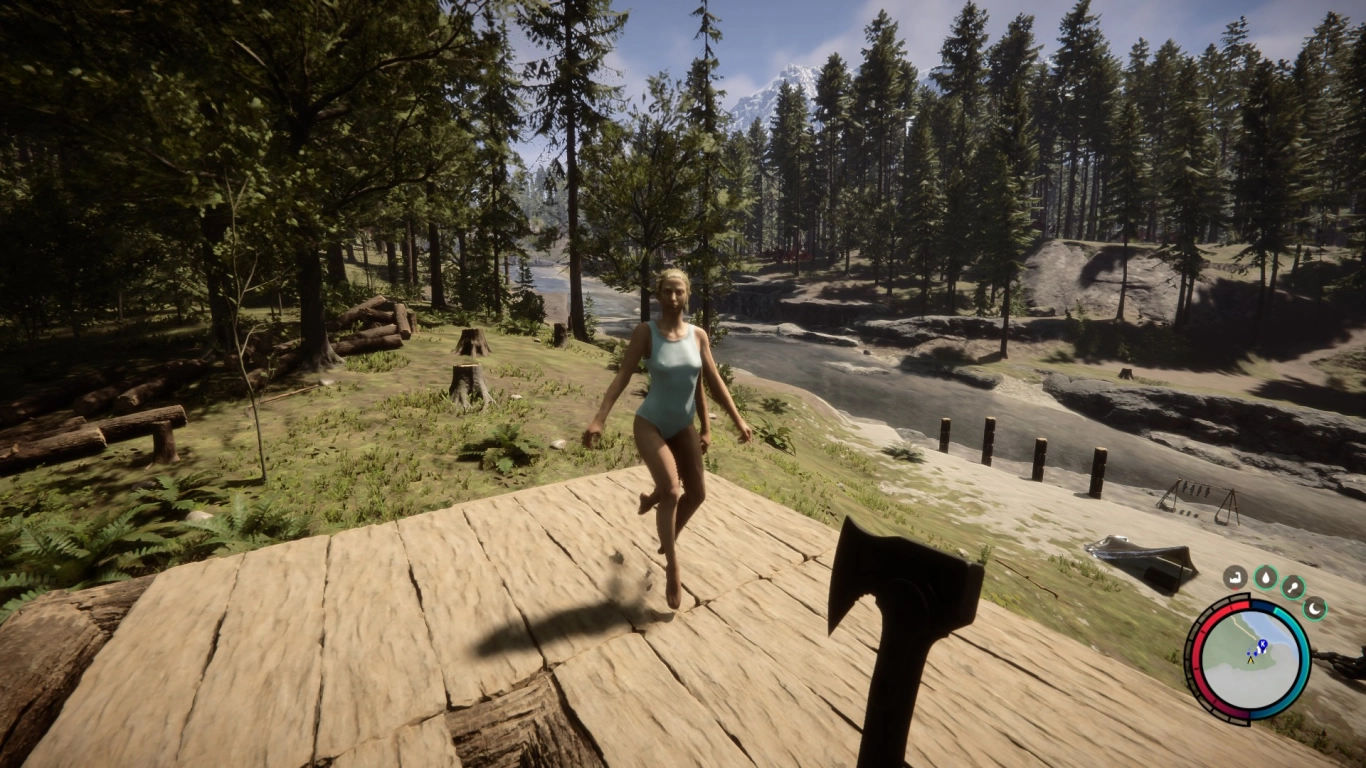Click the blue waypoint dots on the minimap
This screenshot has height=768, width=1366.
click(1249, 653)
